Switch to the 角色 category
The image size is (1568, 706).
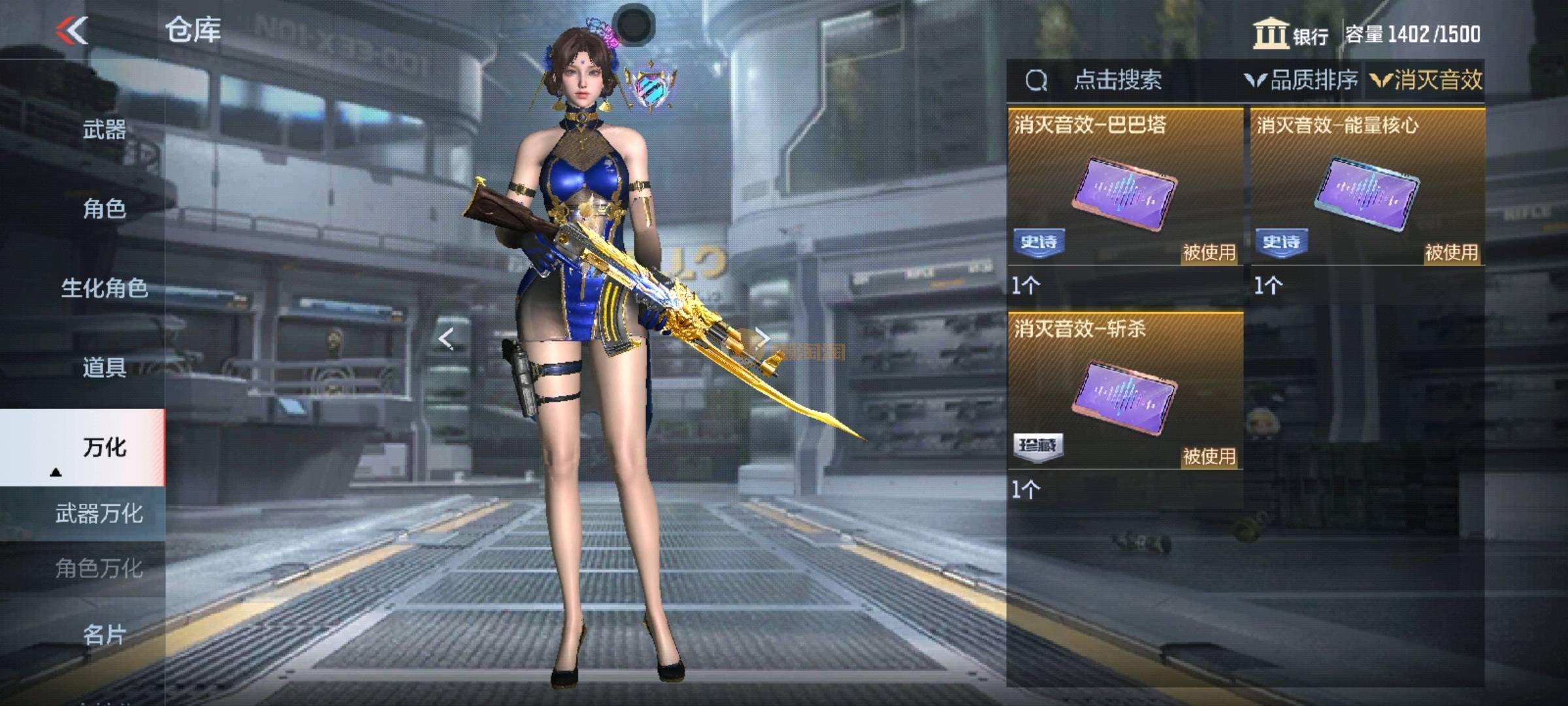[105, 209]
